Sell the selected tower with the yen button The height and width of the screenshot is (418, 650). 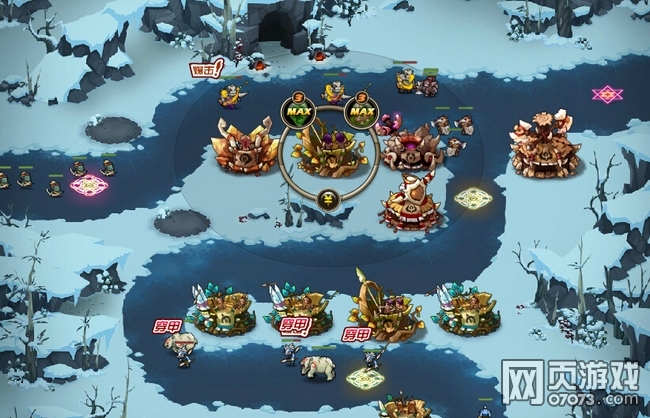[329, 199]
